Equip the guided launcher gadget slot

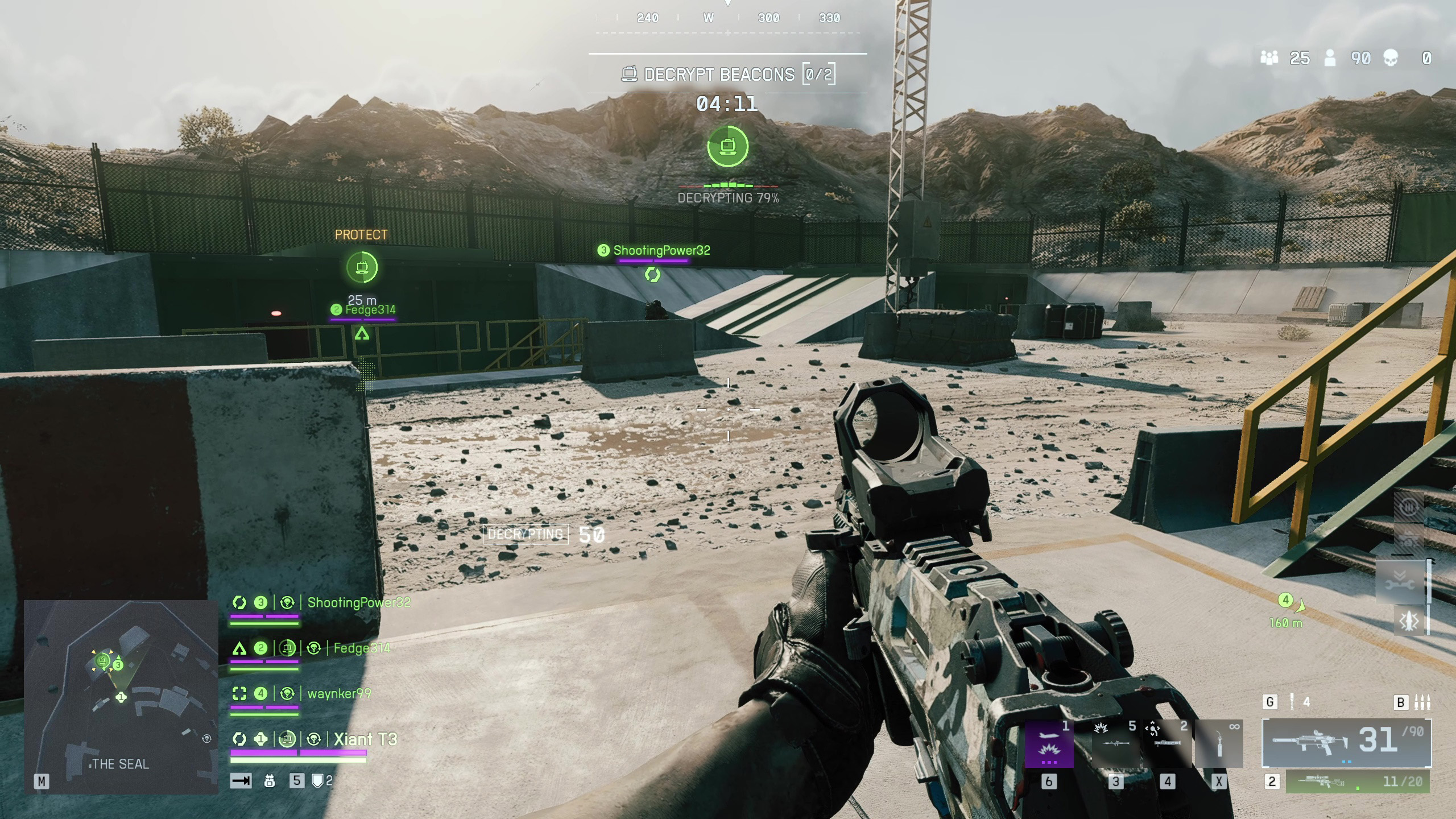[1167, 744]
